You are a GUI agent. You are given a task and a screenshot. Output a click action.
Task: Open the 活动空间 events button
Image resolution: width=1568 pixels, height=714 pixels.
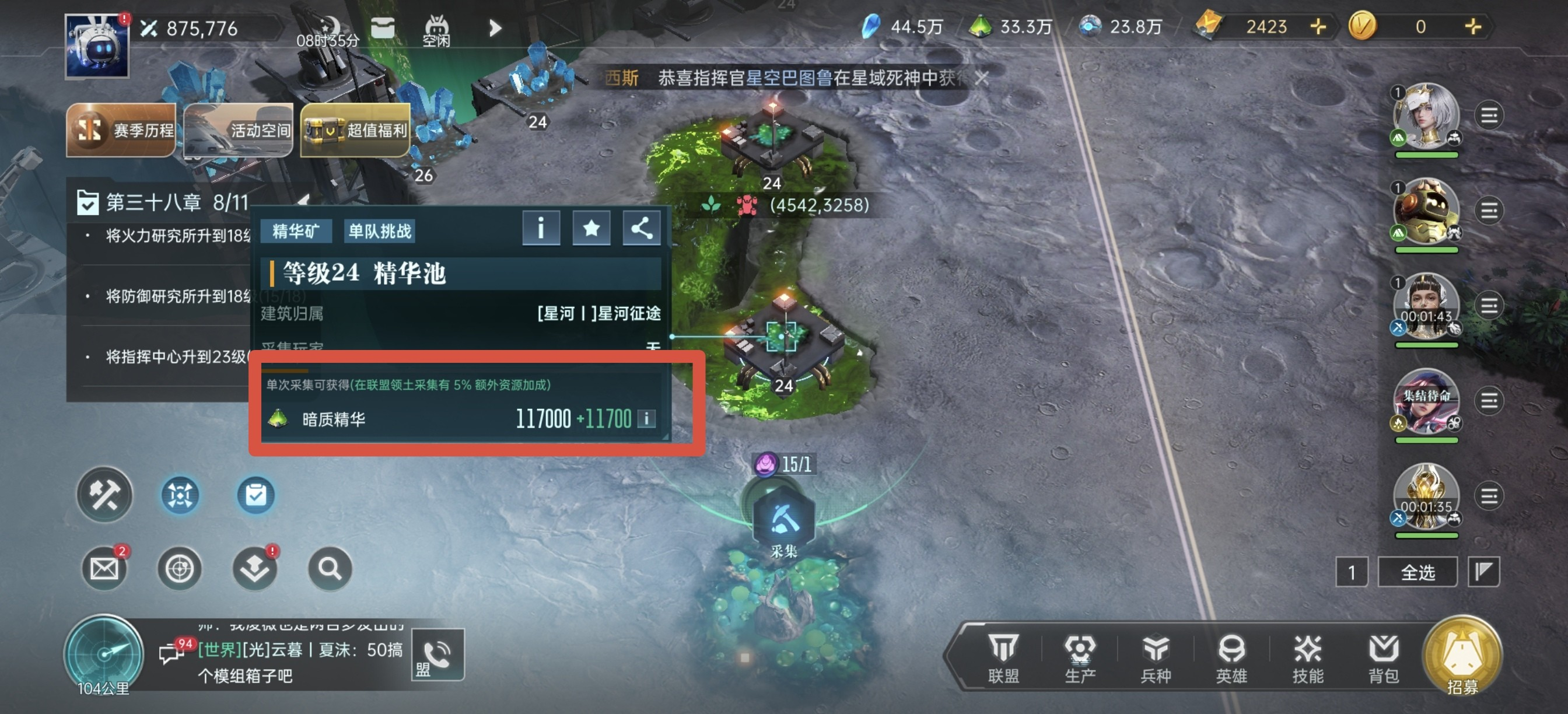click(x=238, y=129)
